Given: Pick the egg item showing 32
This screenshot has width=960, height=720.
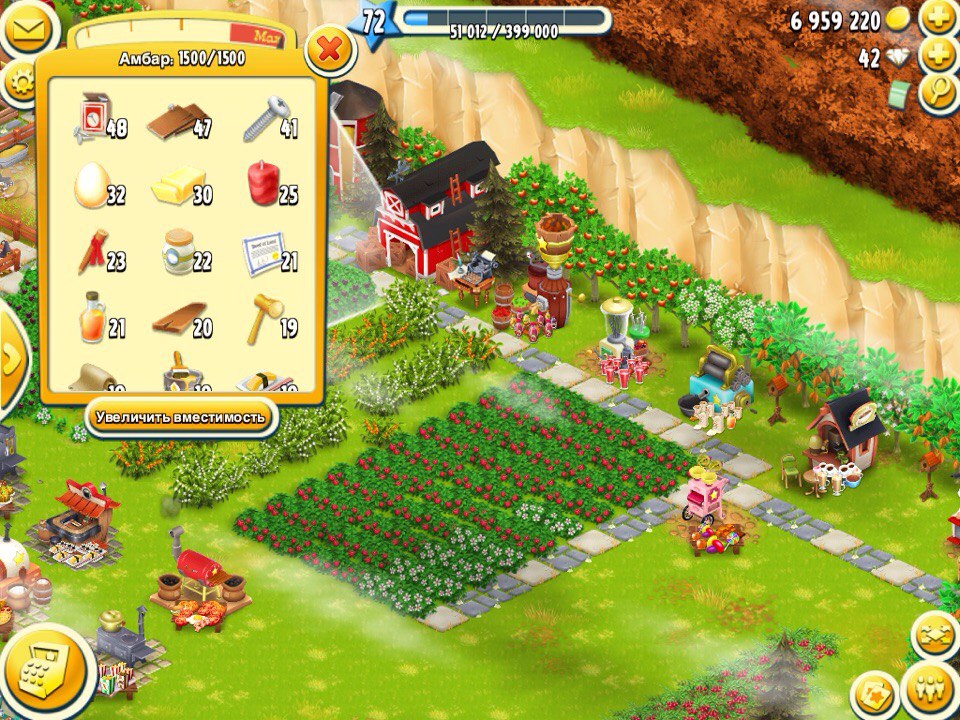Looking at the screenshot, I should (x=93, y=186).
